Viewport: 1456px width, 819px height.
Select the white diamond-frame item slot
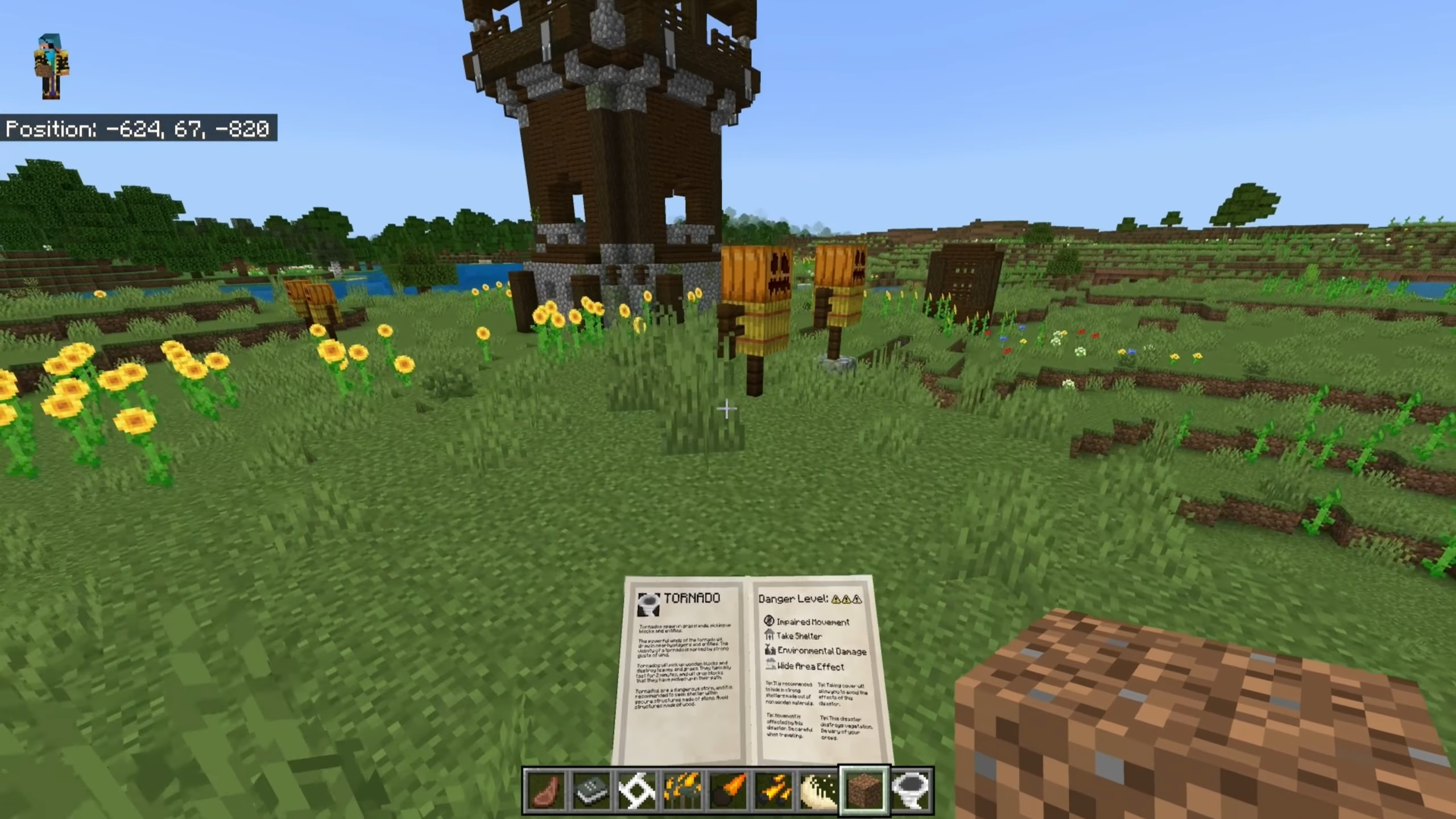point(636,790)
